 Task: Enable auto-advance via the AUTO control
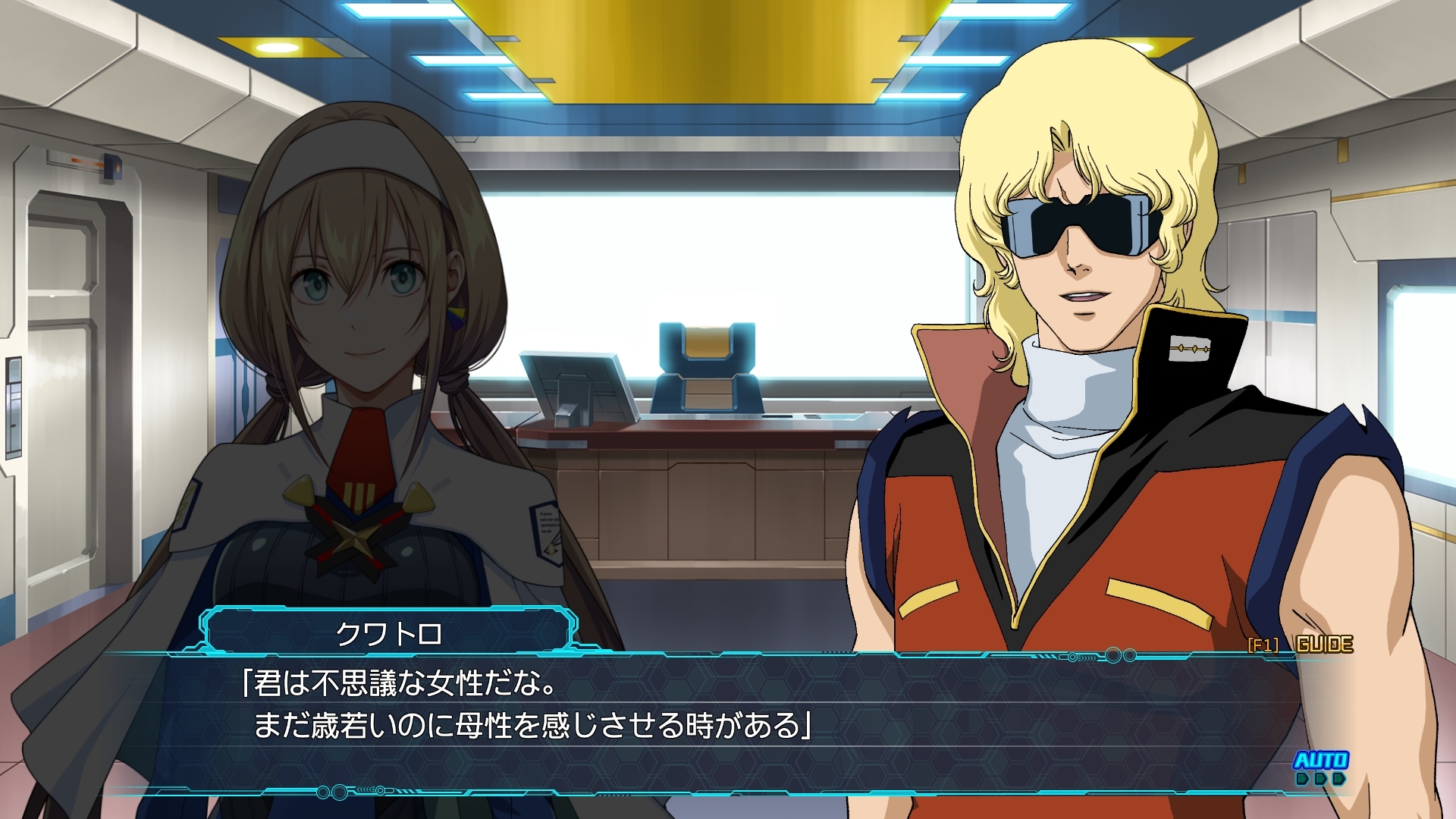pos(1323,761)
